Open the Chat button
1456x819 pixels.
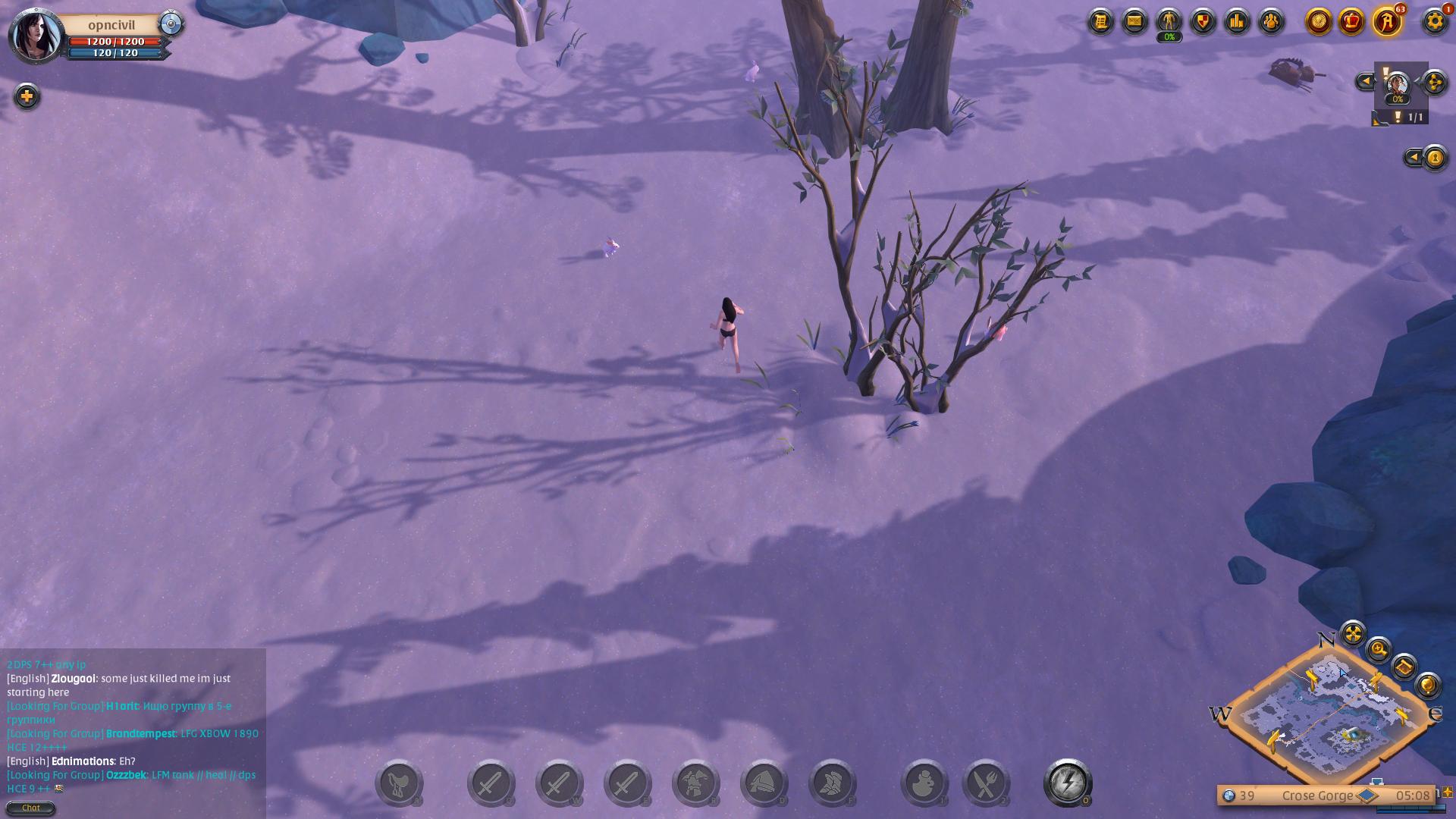click(x=30, y=808)
